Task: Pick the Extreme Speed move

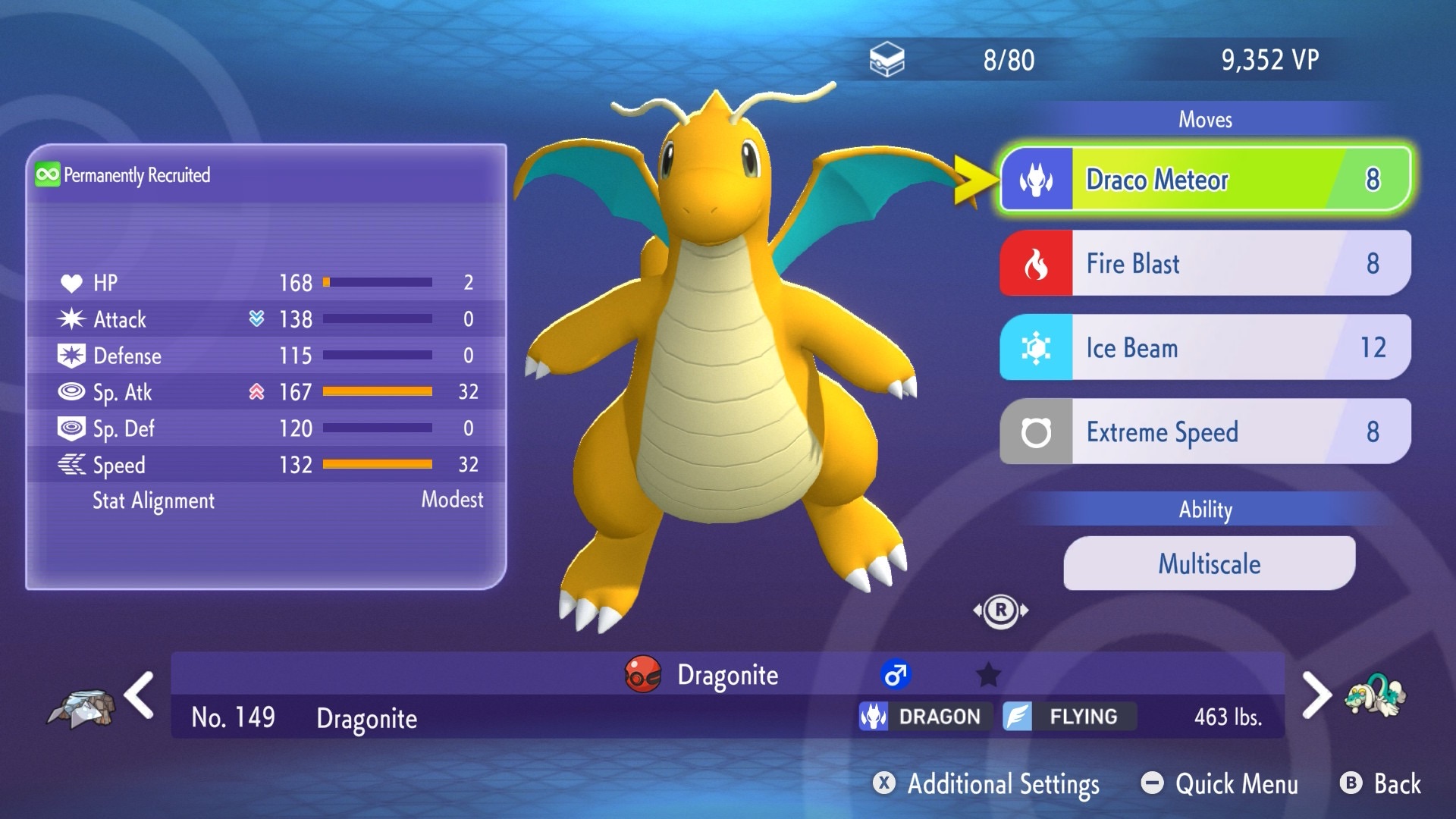Action: (x=1206, y=431)
